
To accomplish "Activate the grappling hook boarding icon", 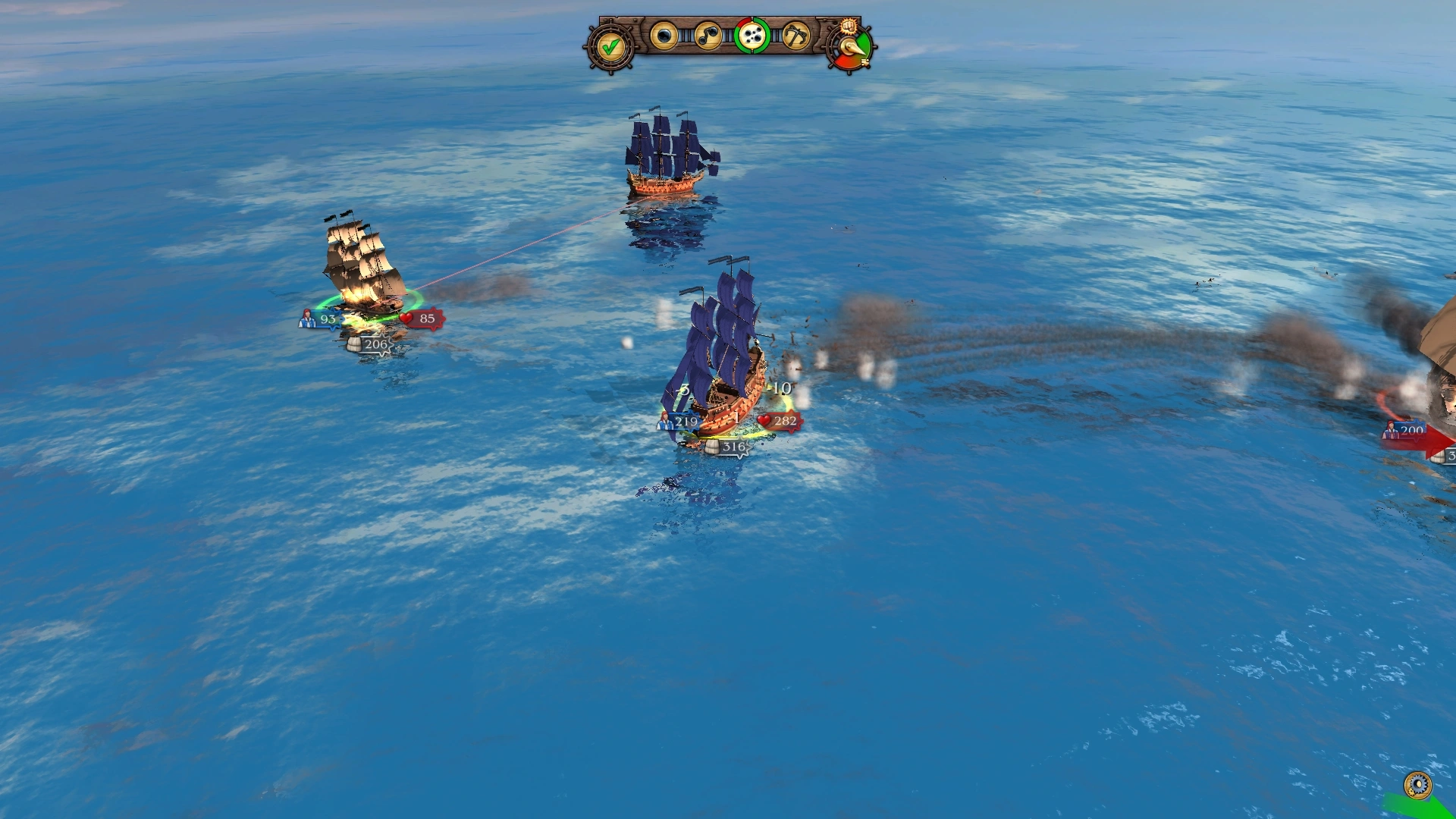I will (795, 36).
